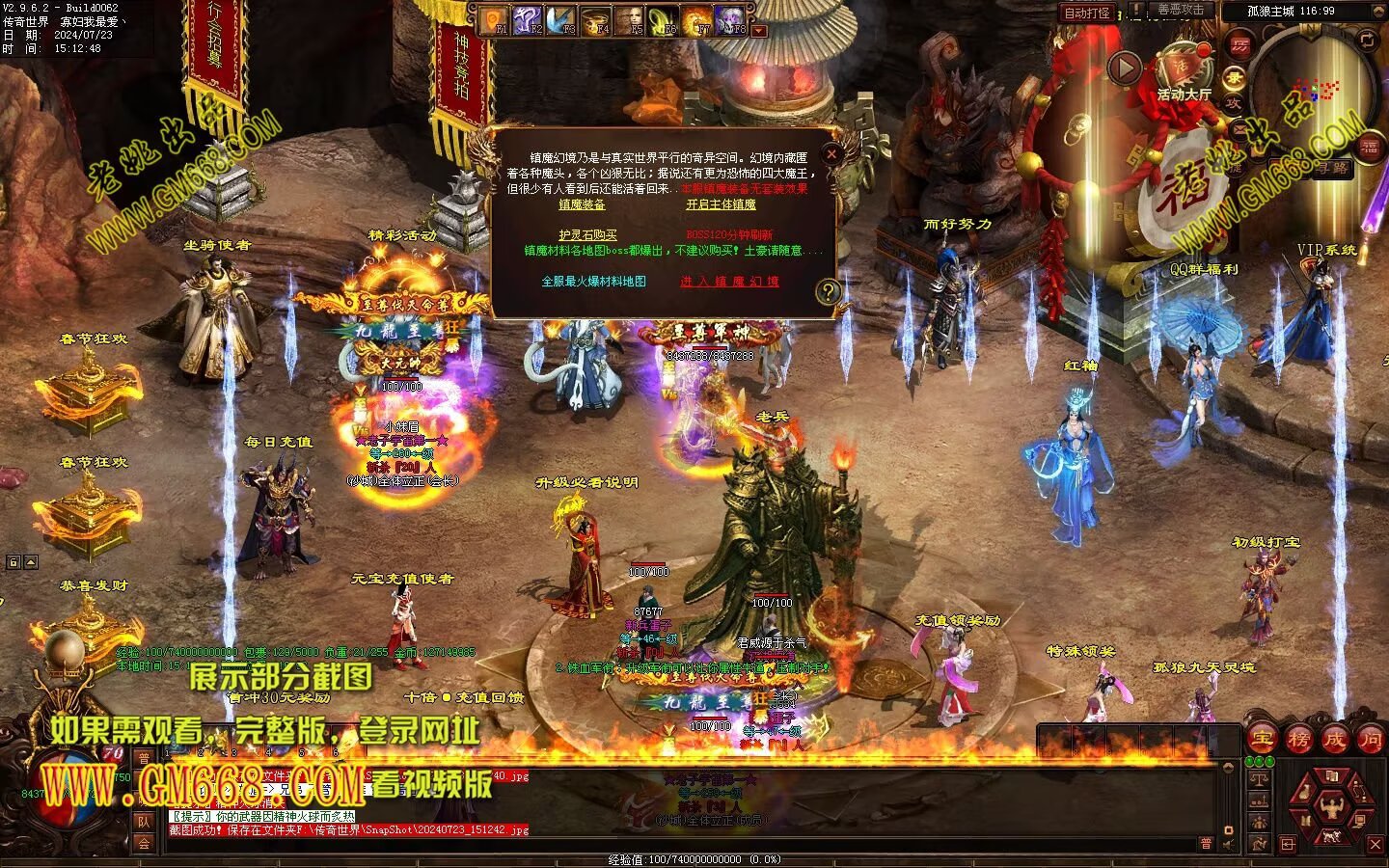The height and width of the screenshot is (868, 1389).
Task: Click the 全服最火爆材料地图 link
Action: pos(593,282)
